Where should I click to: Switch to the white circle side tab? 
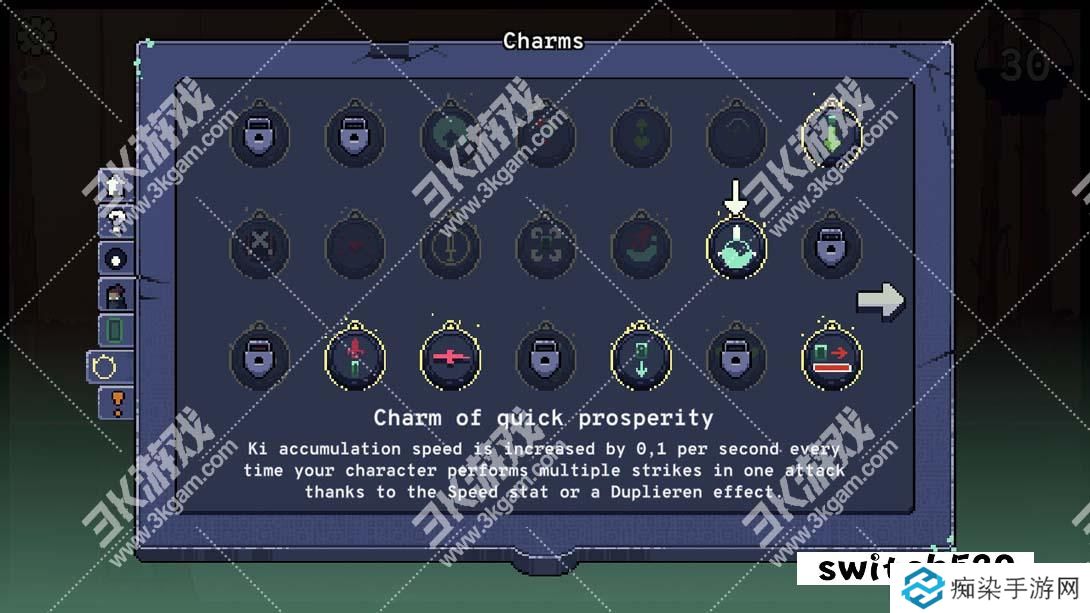(115, 258)
